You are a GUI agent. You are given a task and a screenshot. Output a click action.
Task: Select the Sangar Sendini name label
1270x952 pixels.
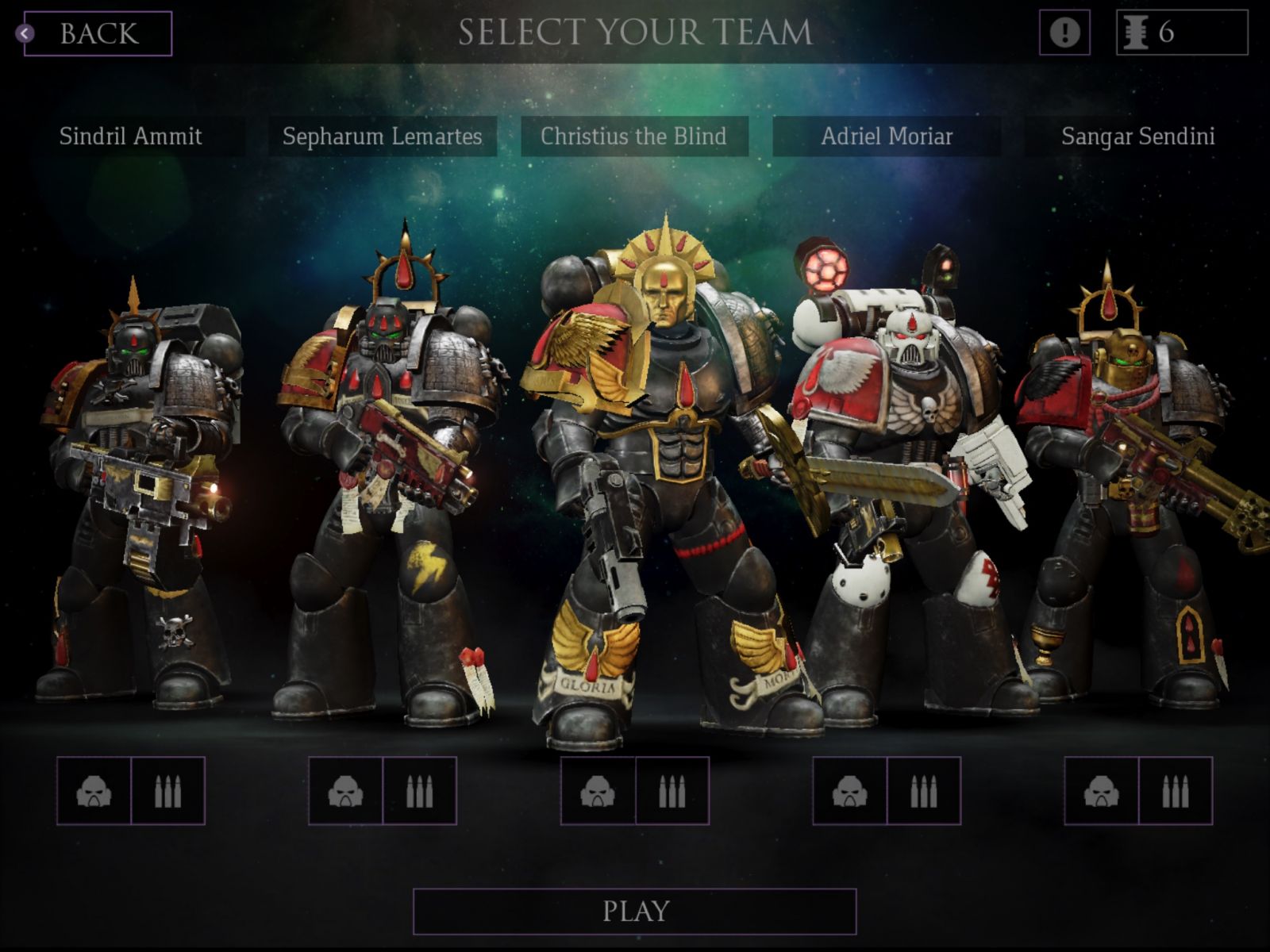[x=1138, y=136]
